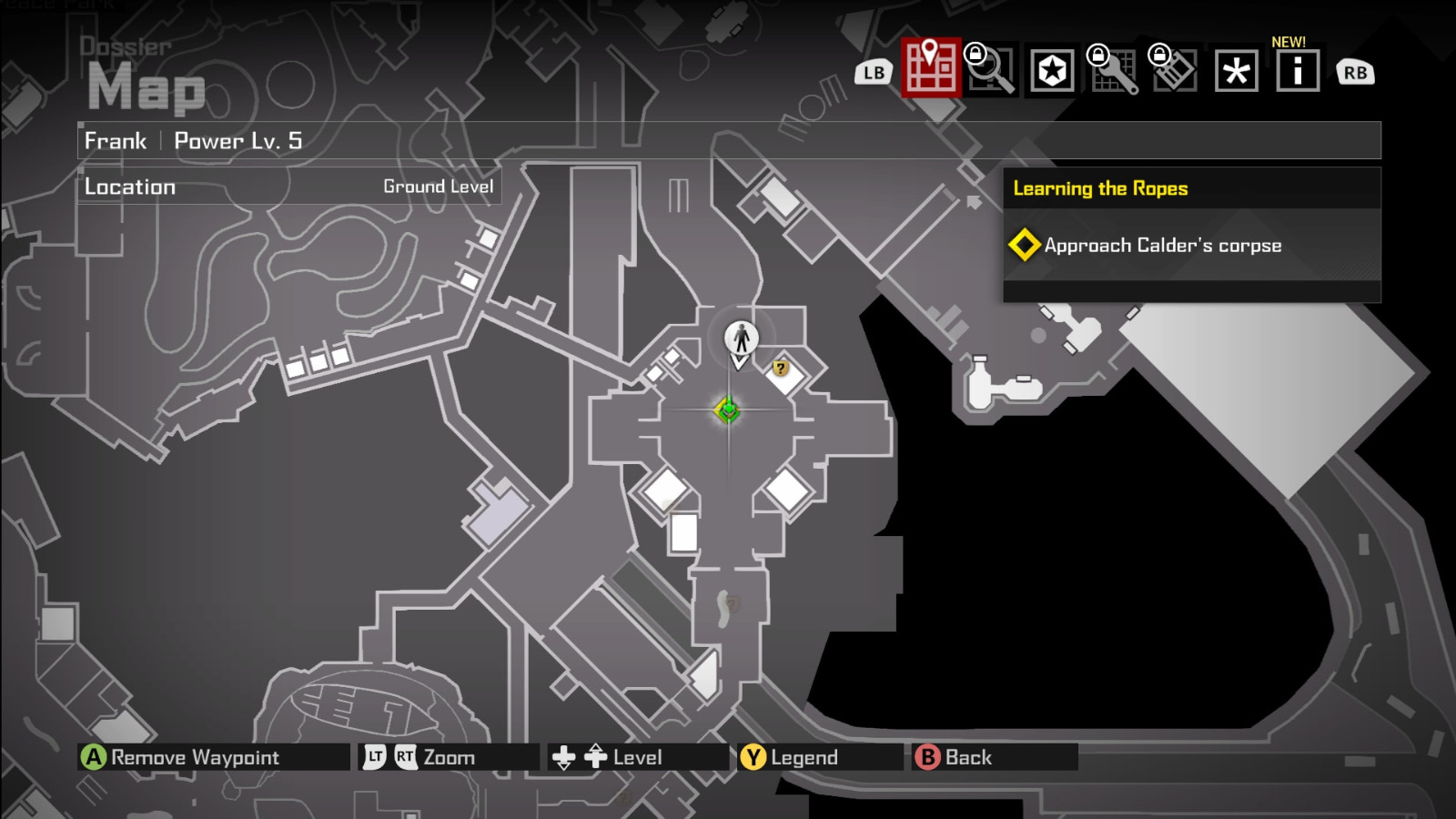Go Back from the map screen

(x=967, y=757)
